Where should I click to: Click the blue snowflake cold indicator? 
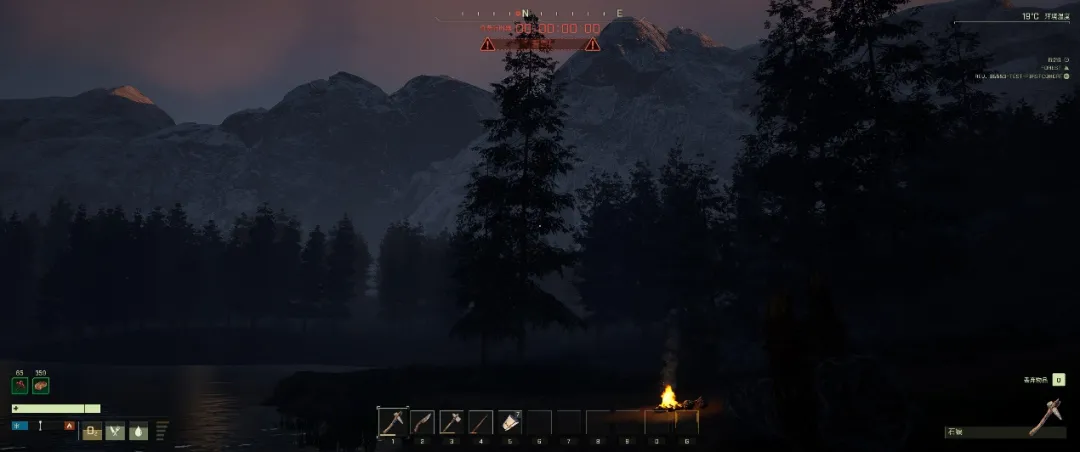coord(18,426)
